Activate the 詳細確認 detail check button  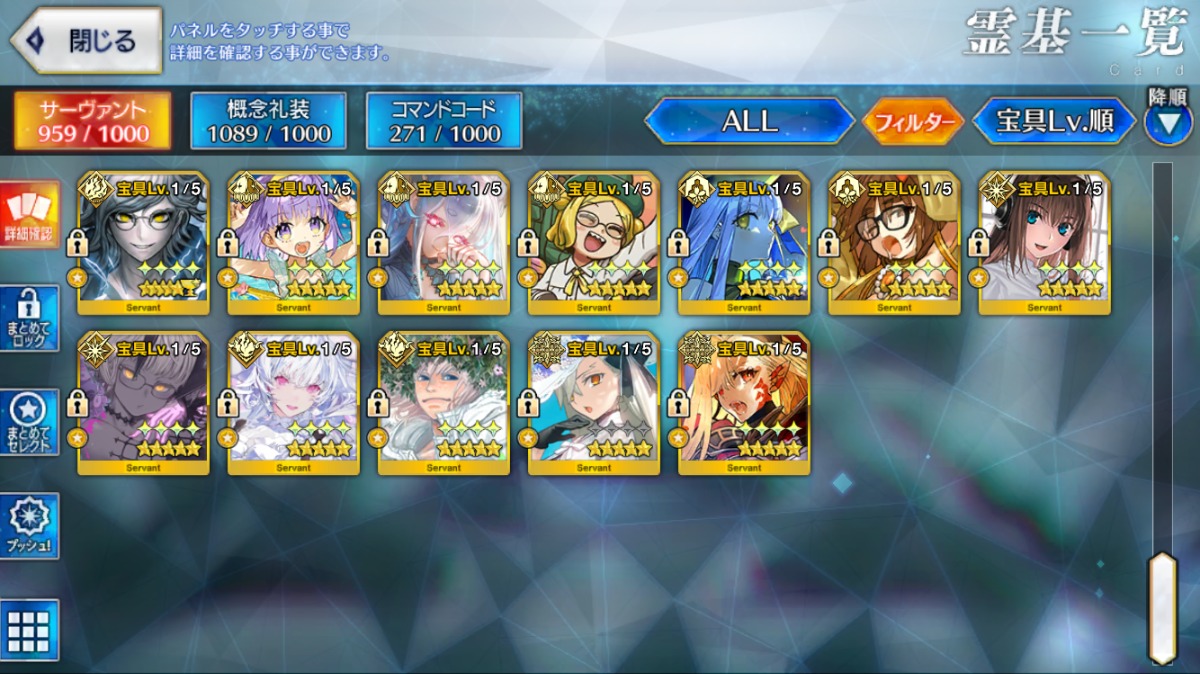[x=29, y=215]
